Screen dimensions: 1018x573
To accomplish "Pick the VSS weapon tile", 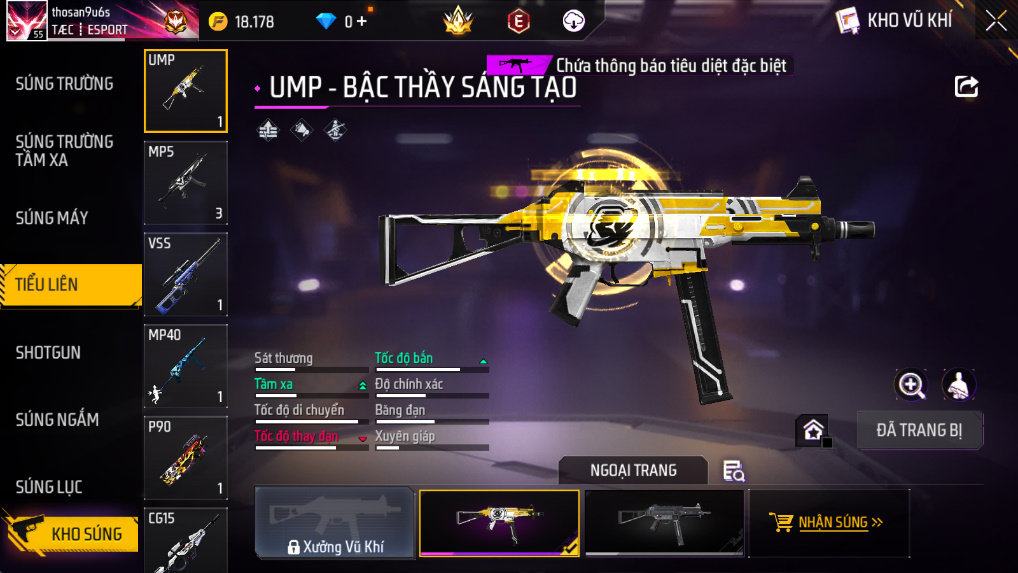I will 186,274.
